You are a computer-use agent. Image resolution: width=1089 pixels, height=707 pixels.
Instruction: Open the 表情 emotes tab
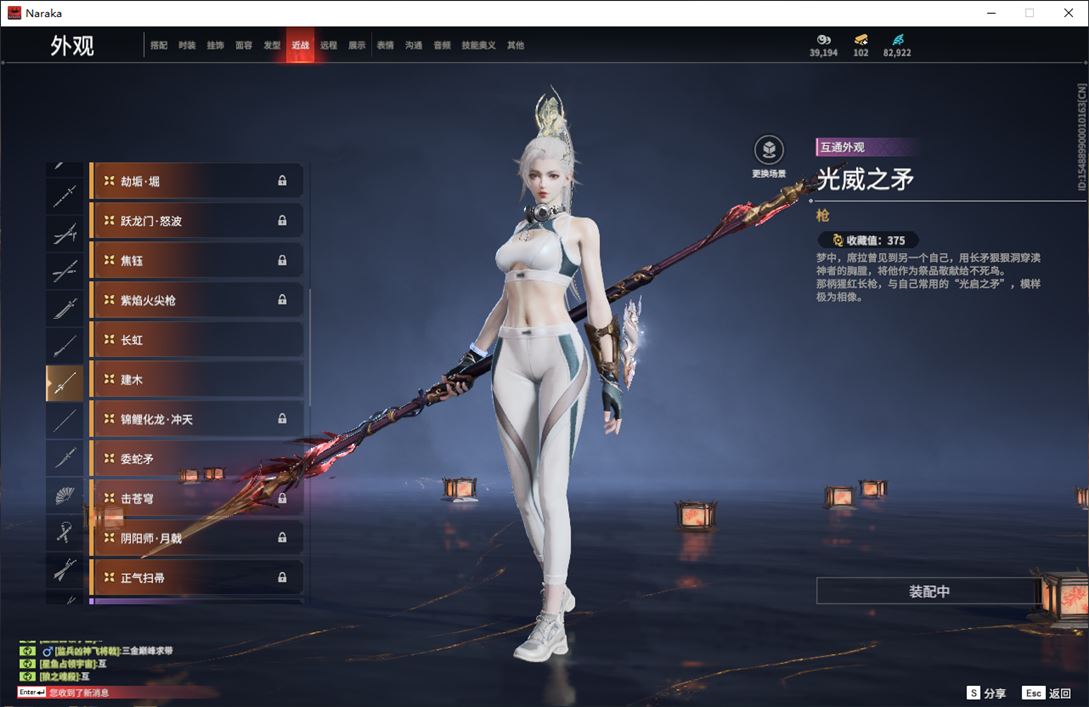[x=385, y=45]
